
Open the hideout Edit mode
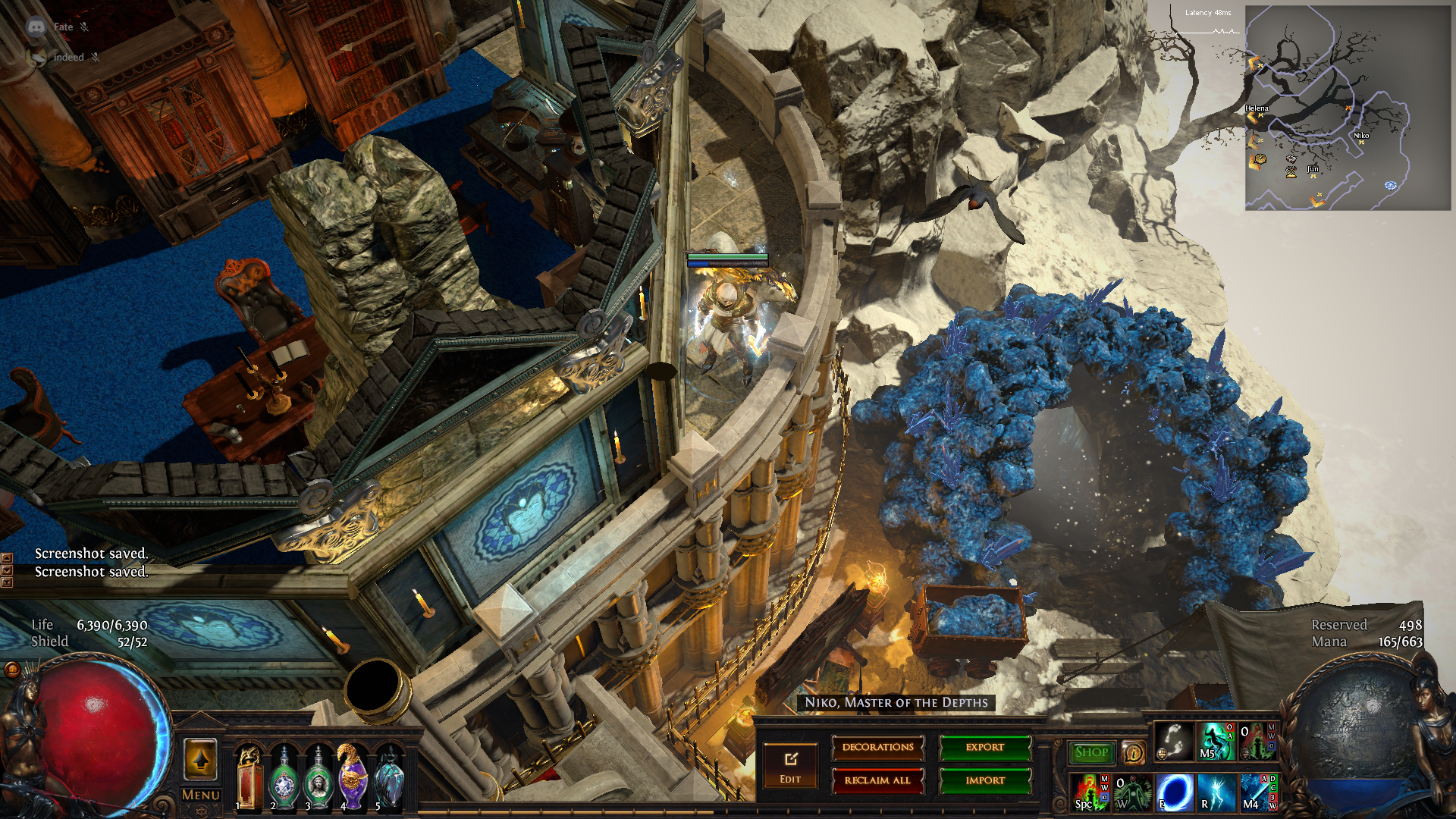790,766
